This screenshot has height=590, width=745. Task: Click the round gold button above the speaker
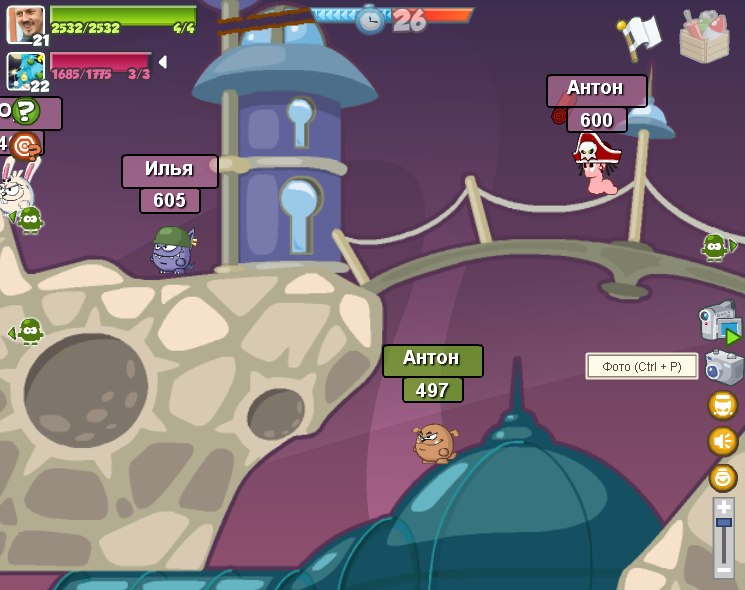pos(723,405)
